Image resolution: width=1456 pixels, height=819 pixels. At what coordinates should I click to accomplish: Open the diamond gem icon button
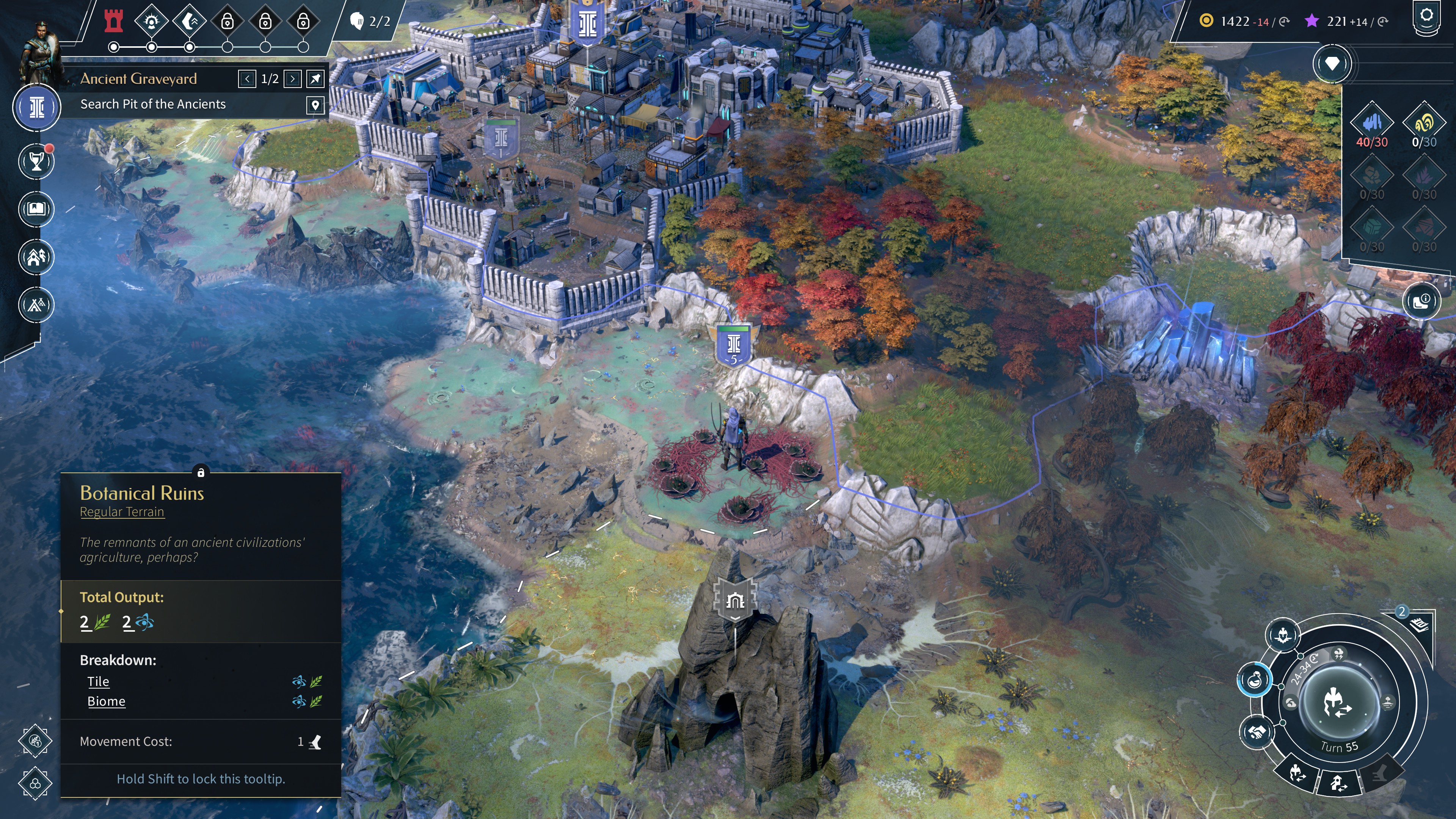click(1332, 63)
